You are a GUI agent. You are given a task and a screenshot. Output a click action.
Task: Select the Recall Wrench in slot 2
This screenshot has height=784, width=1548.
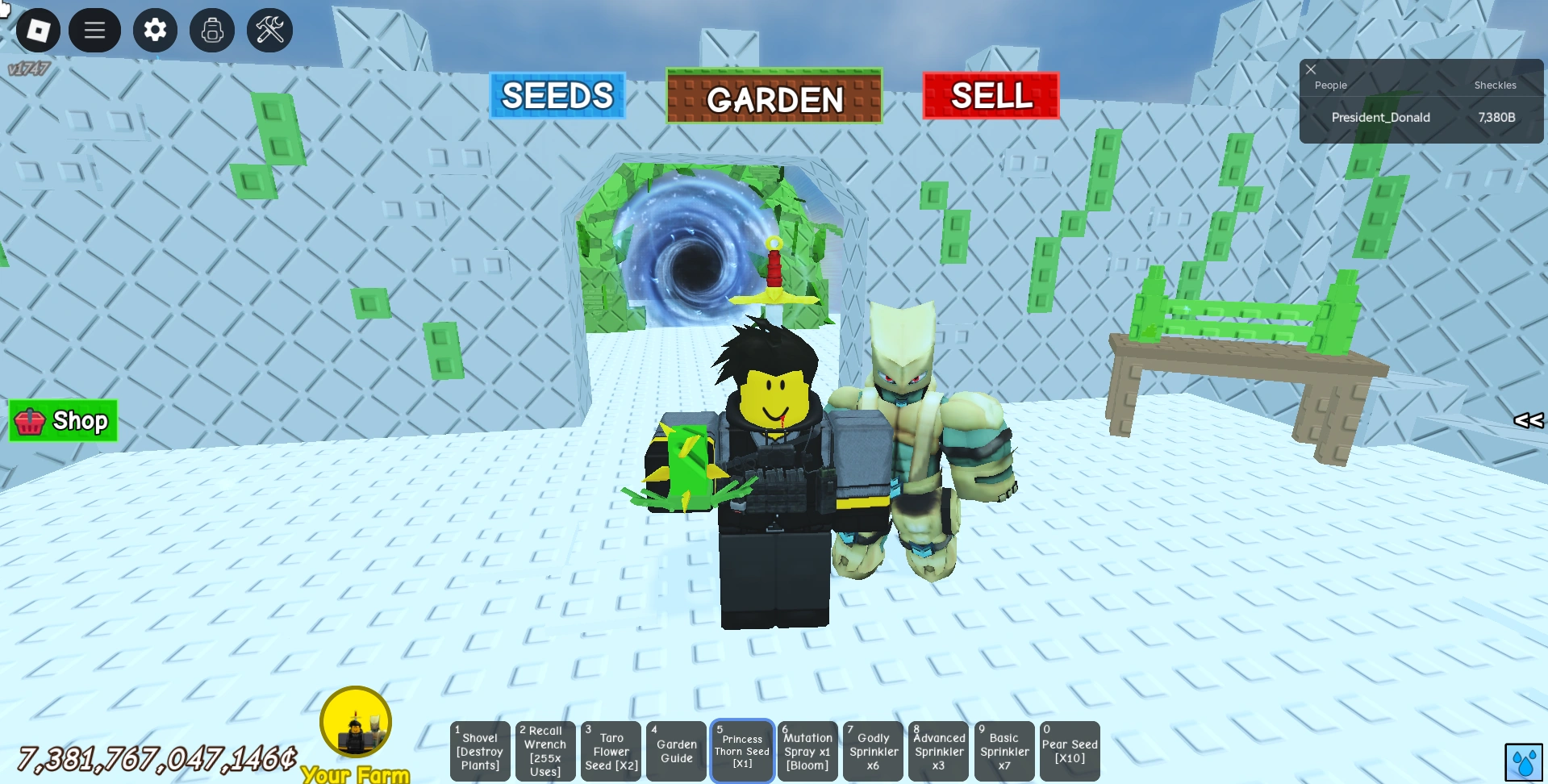tap(545, 751)
